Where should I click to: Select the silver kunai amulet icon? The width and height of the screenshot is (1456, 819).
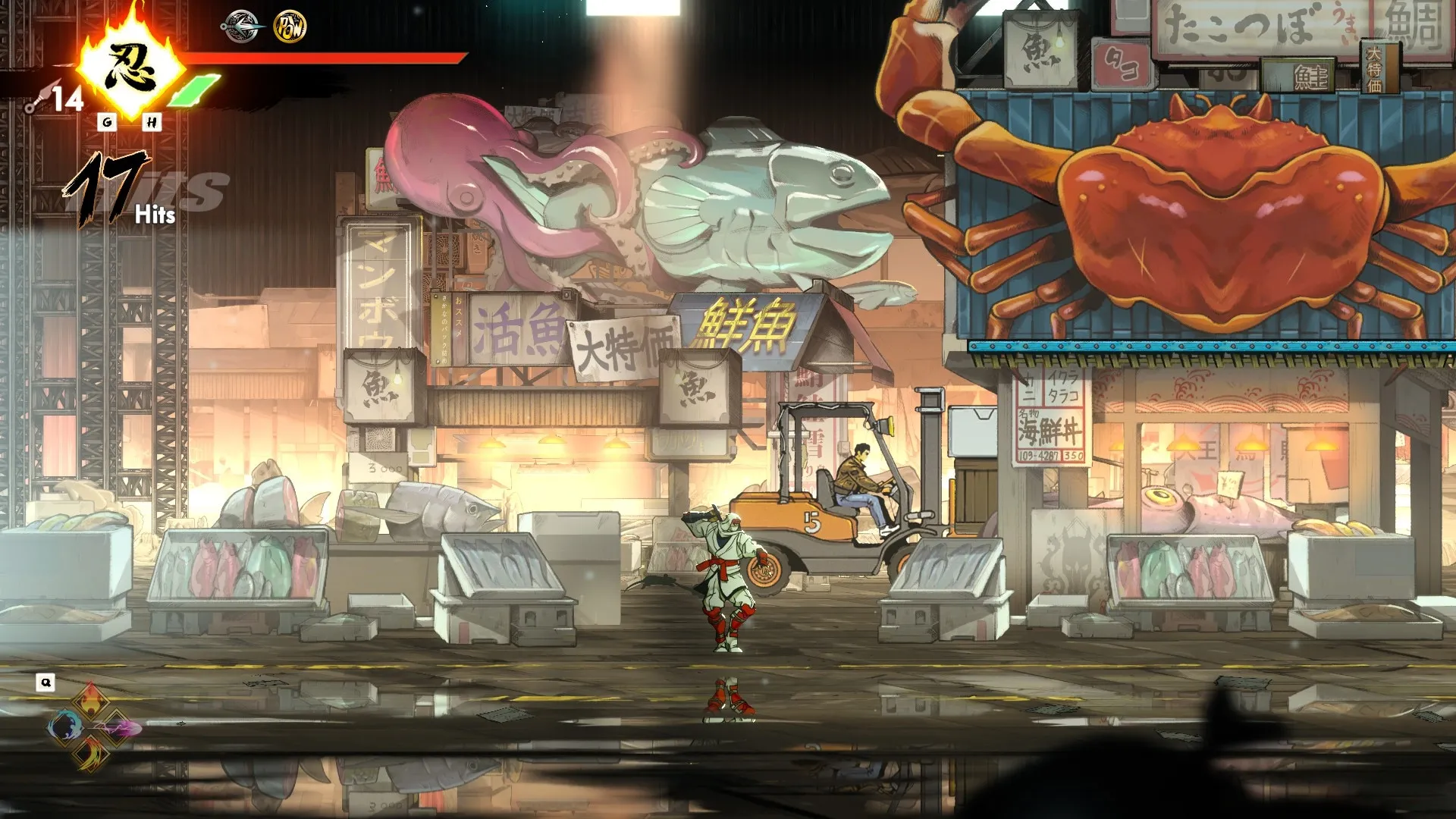(x=242, y=27)
